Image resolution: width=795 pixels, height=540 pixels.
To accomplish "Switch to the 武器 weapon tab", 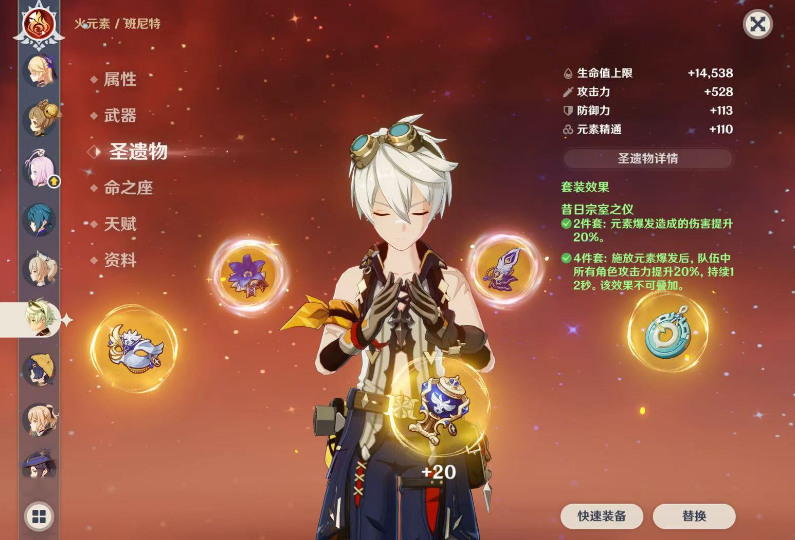I will (x=119, y=115).
